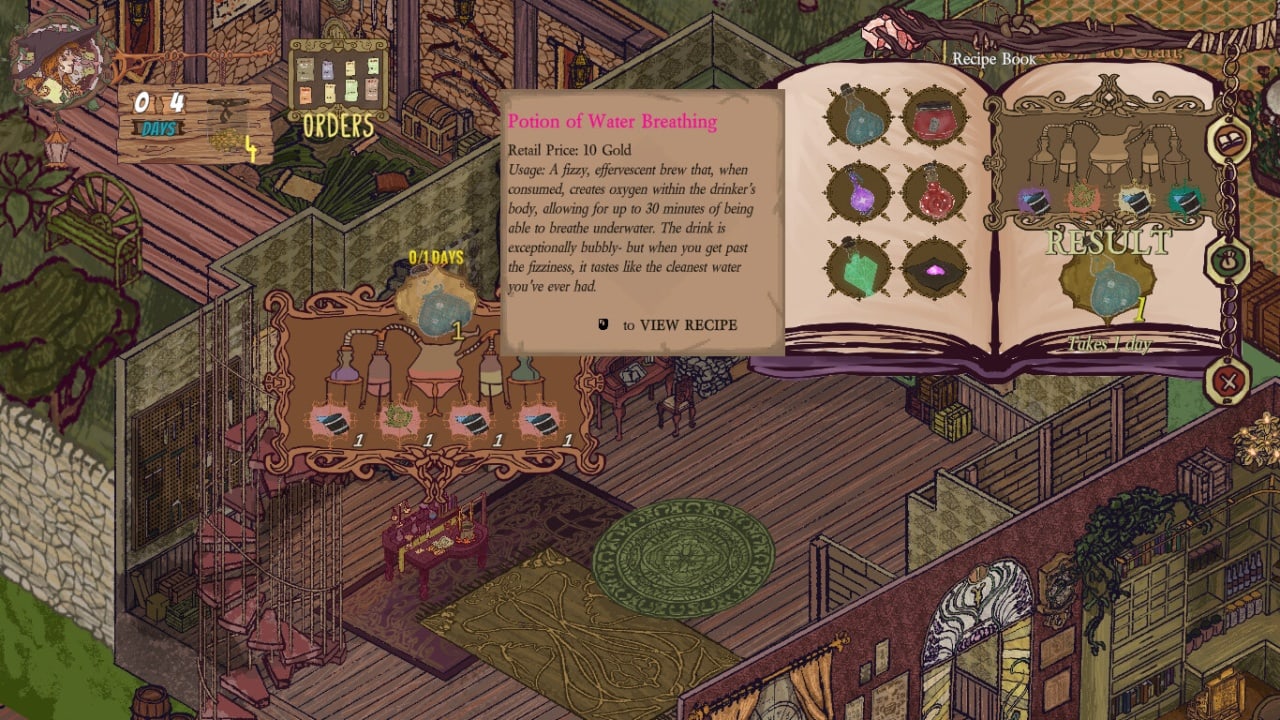Select the herb ingredient slot on the brewing panel
The width and height of the screenshot is (1280, 720).
point(400,420)
